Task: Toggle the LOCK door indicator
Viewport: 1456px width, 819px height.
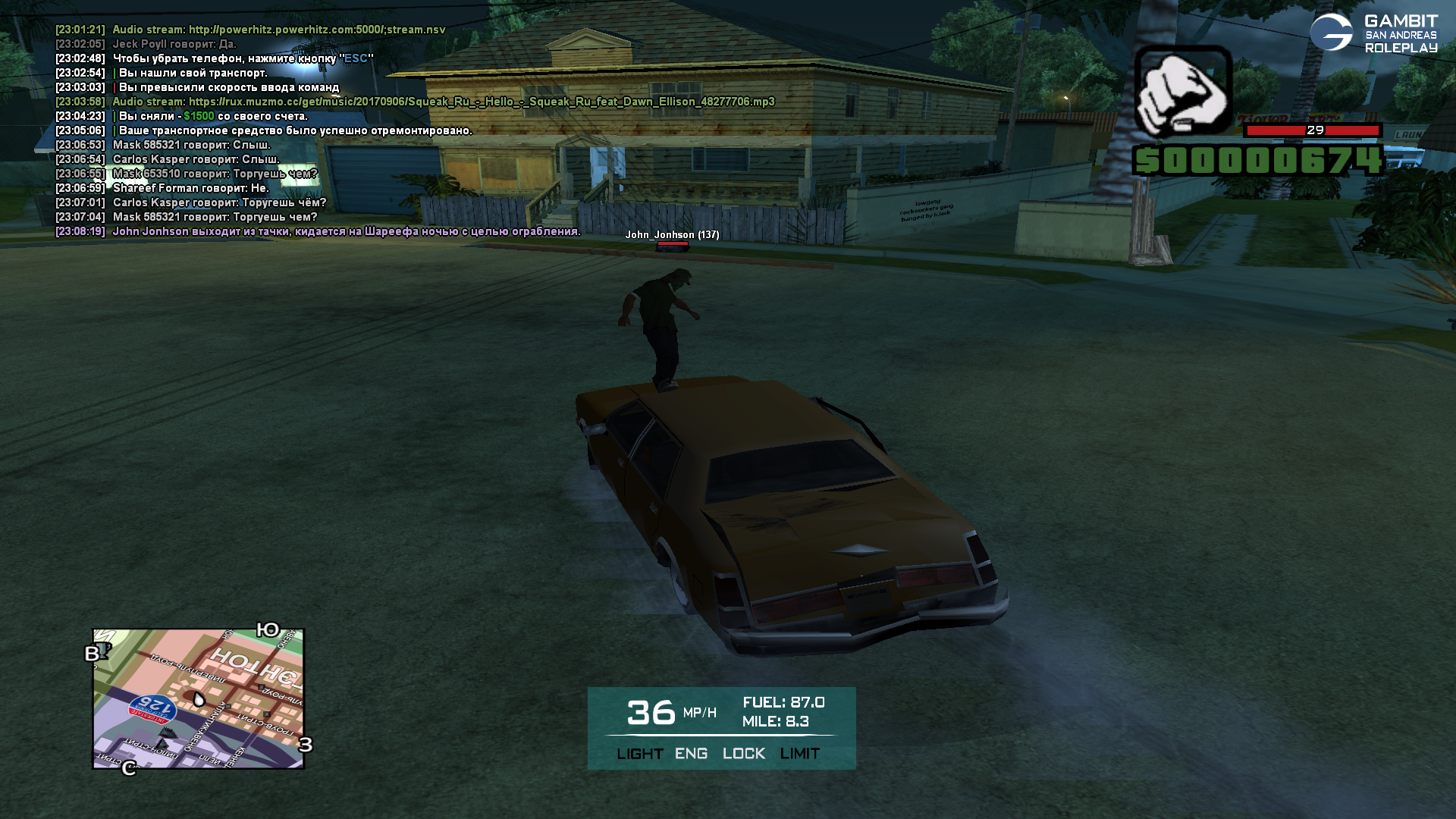Action: [x=743, y=754]
